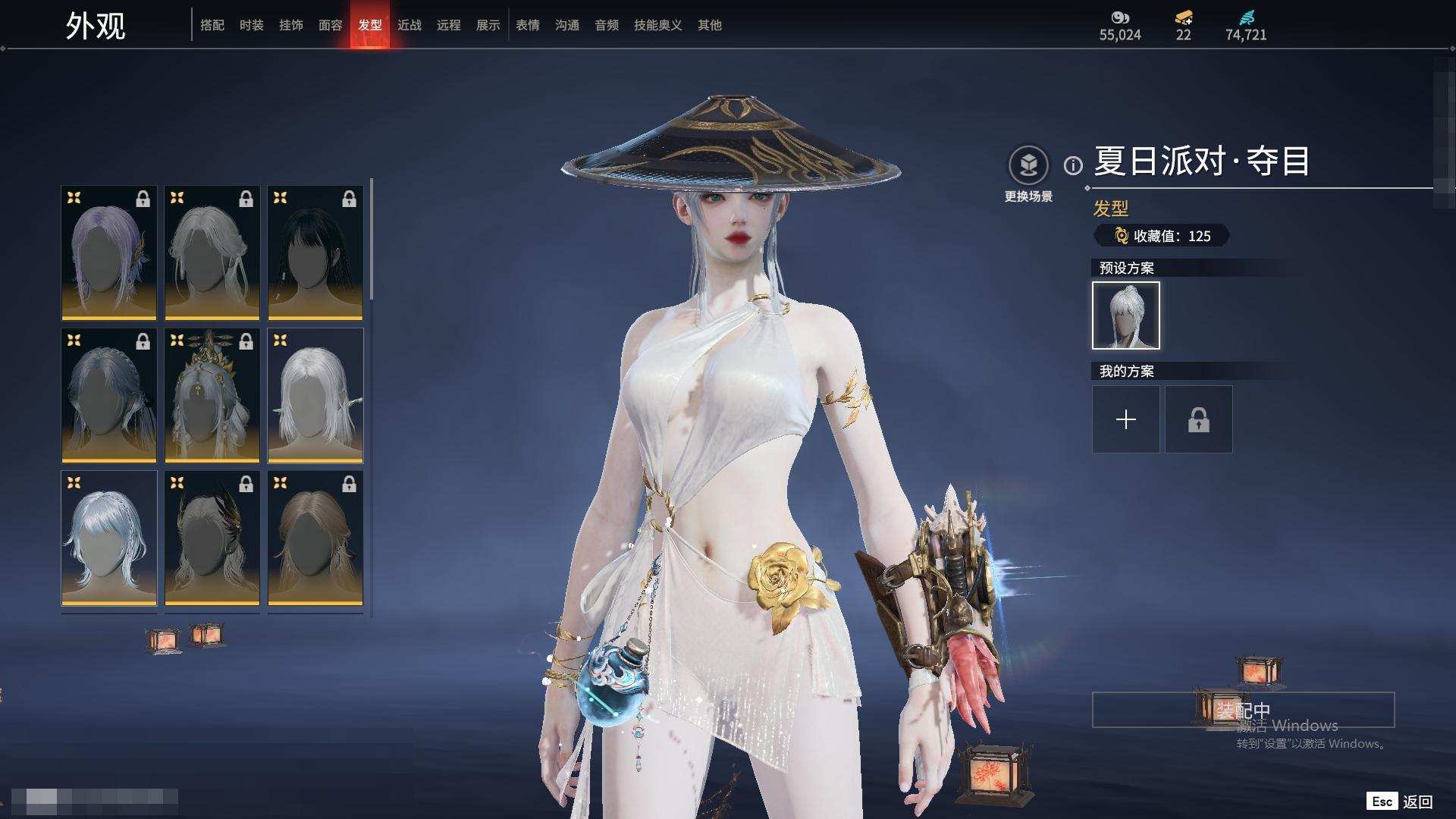The width and height of the screenshot is (1456, 819).
Task: Select the 技能奥义 tab
Action: point(657,25)
